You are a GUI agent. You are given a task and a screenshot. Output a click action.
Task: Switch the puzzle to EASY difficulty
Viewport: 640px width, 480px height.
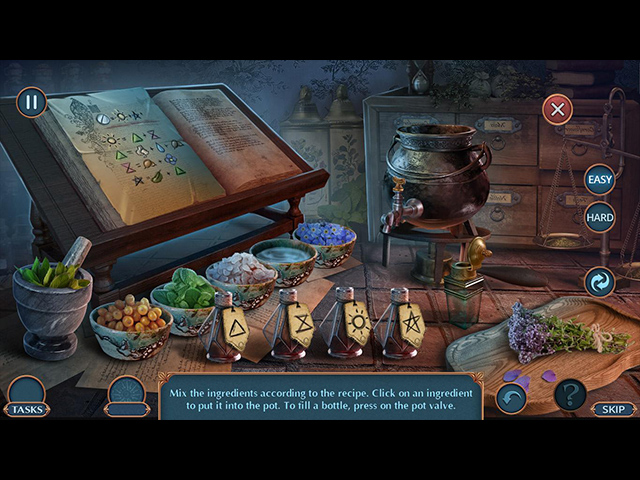point(600,180)
